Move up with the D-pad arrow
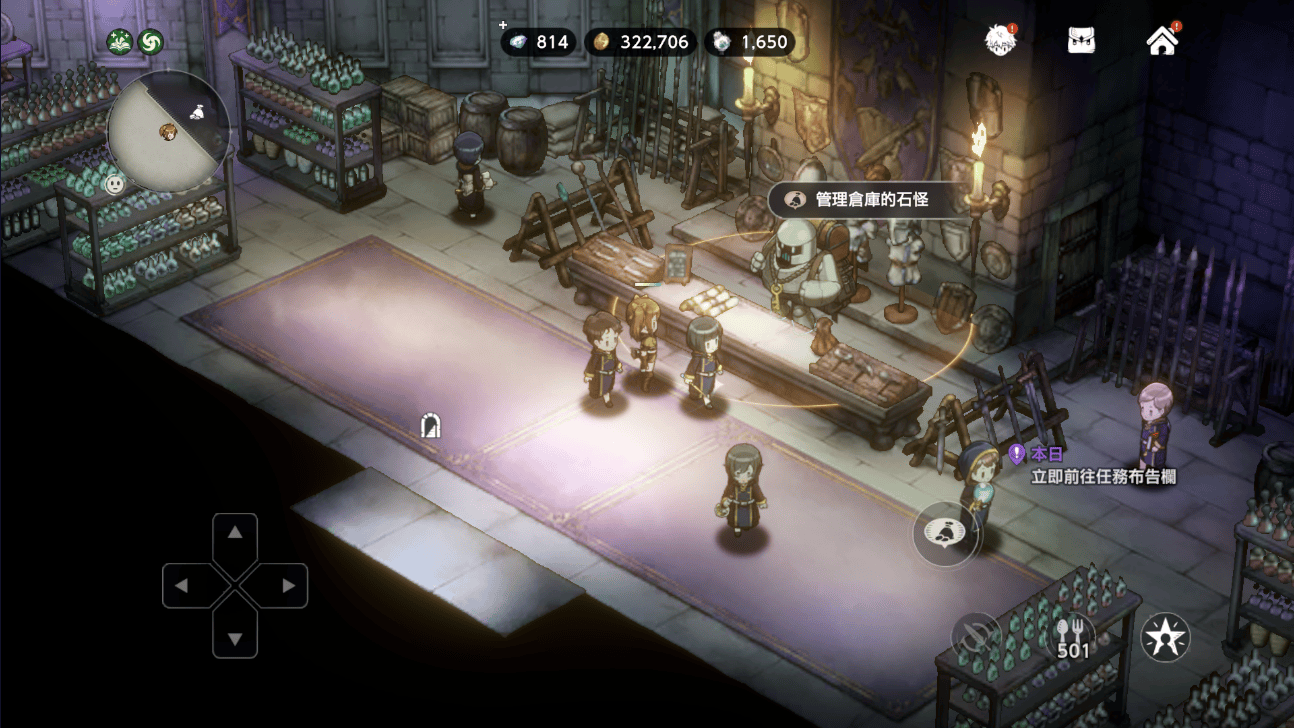Viewport: 1294px width, 728px height. 235,533
